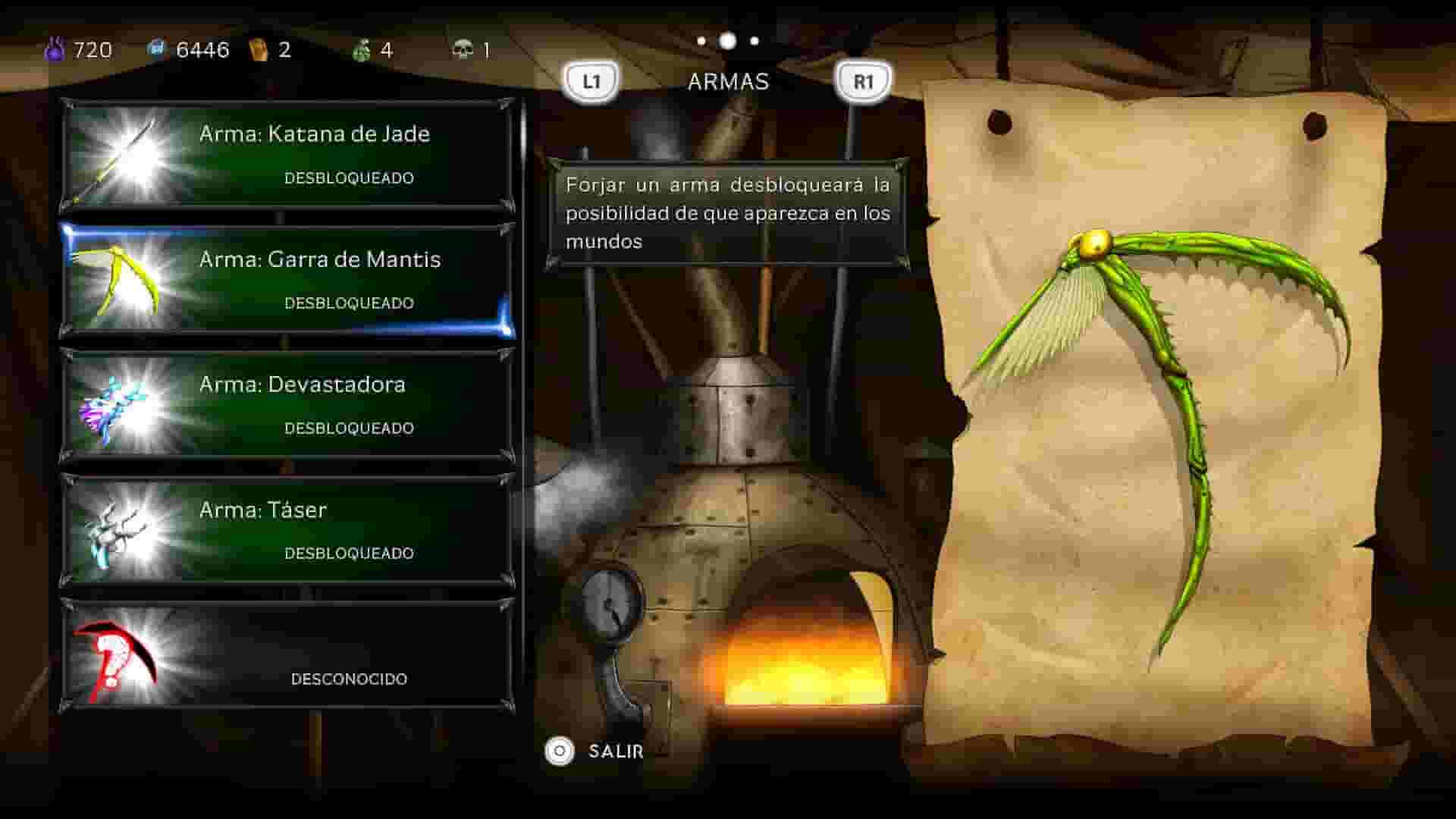Select the rightmost page indicator dot
The height and width of the screenshot is (819, 1456).
pos(752,40)
